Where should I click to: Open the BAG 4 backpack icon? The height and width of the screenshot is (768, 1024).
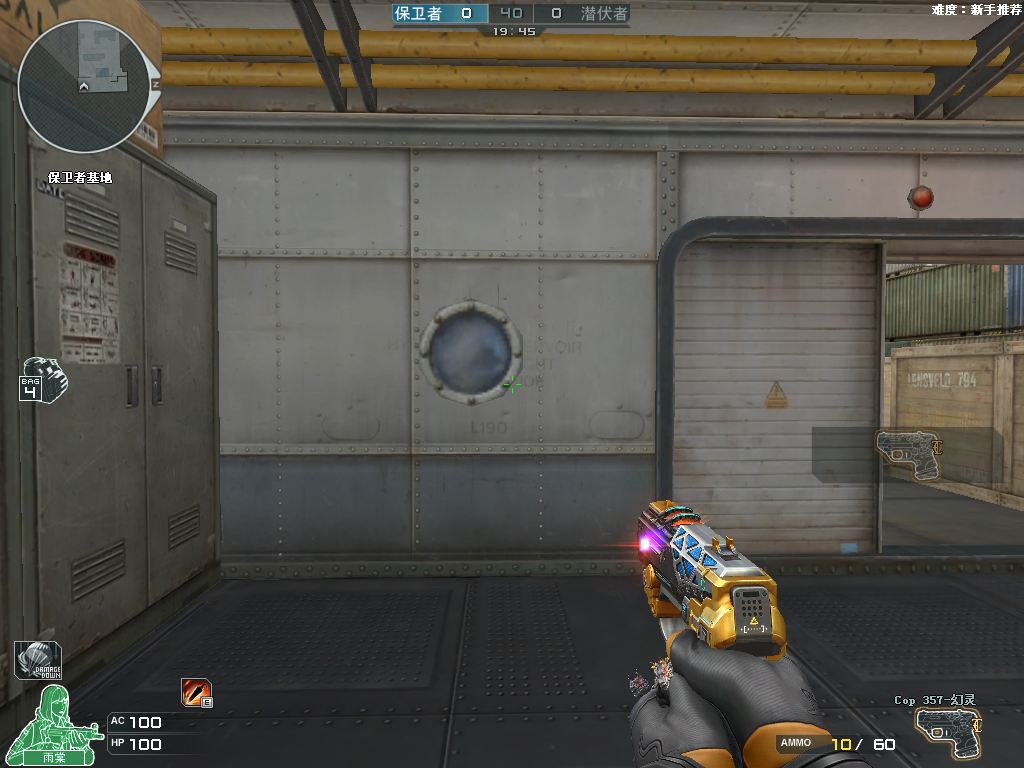[x=42, y=379]
